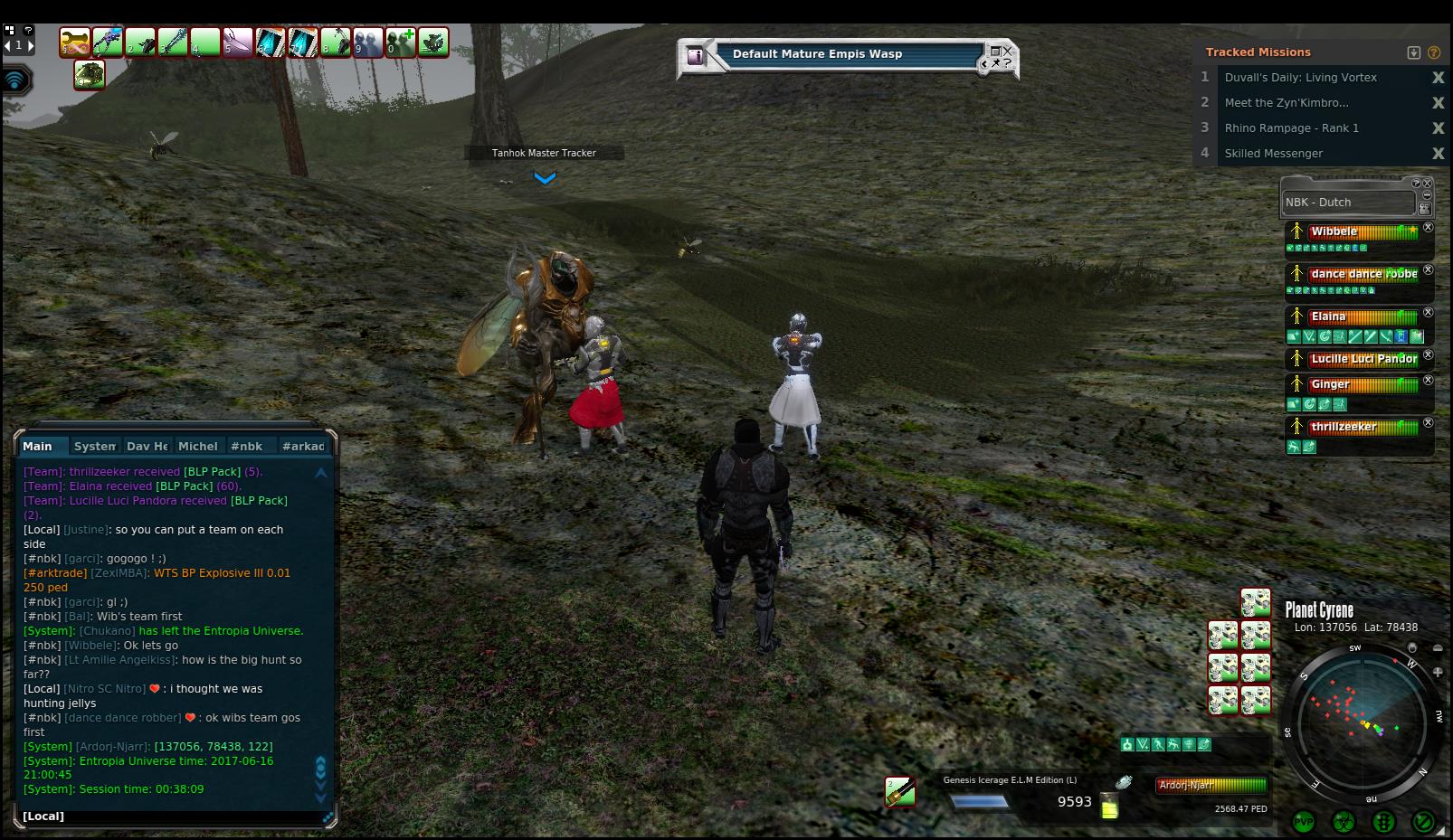The width and height of the screenshot is (1453, 840).
Task: Open the Skilled Messenger tracked mission
Action: (1273, 154)
